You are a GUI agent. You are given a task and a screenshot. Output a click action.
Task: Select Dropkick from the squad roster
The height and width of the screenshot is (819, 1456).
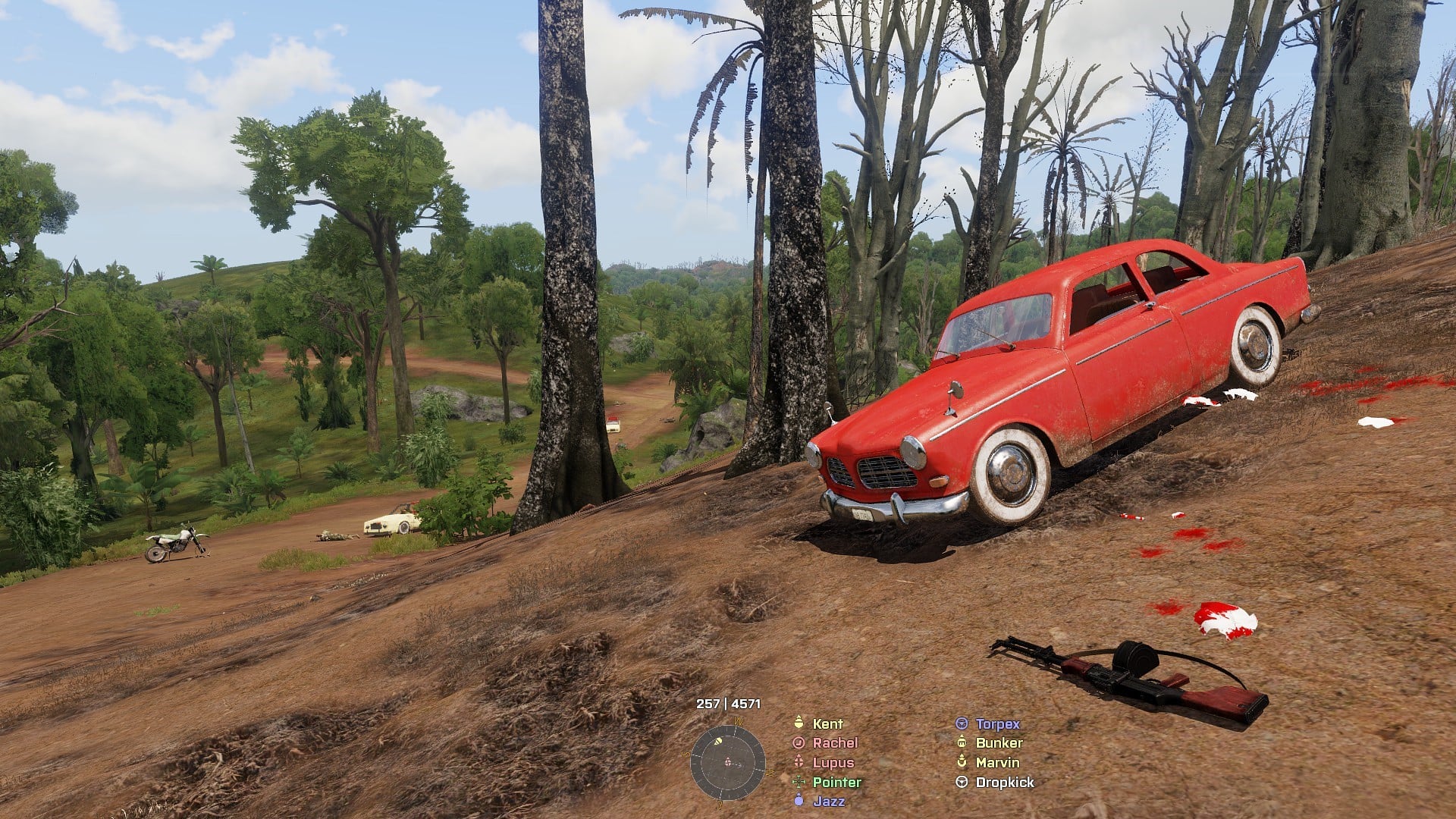click(1004, 782)
